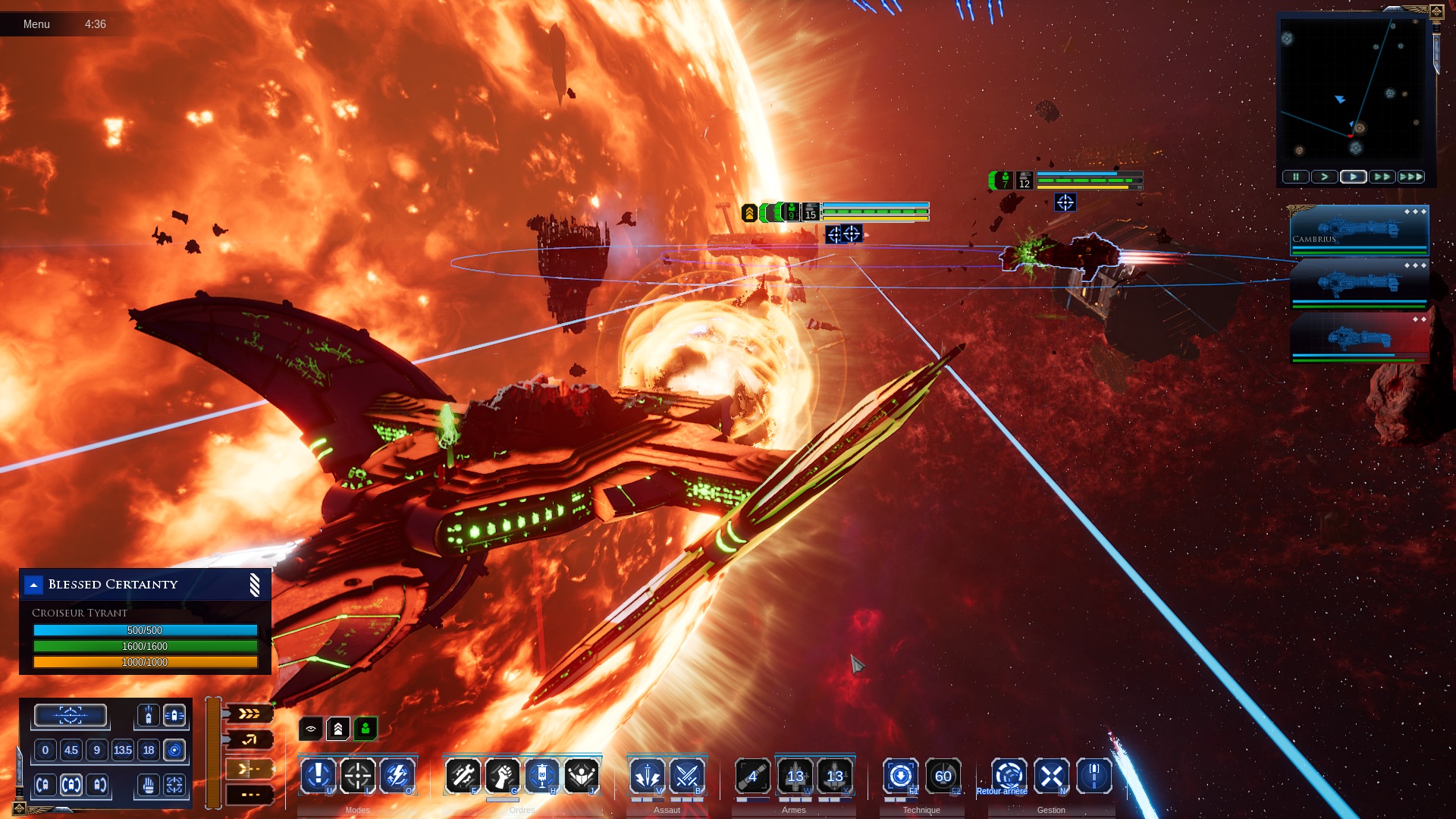Choose the triple-chevron full speed setting
The height and width of the screenshot is (819, 1456).
tap(249, 714)
